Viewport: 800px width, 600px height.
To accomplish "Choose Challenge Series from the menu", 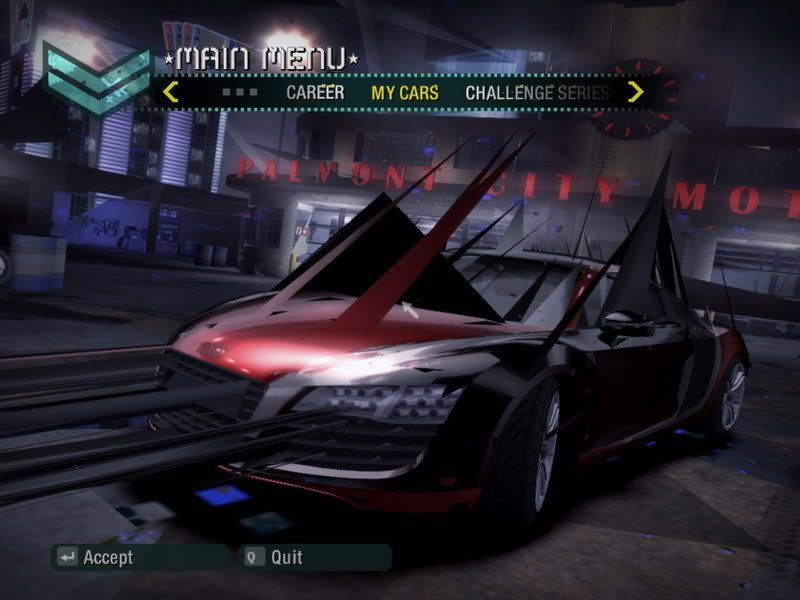I will (x=537, y=92).
